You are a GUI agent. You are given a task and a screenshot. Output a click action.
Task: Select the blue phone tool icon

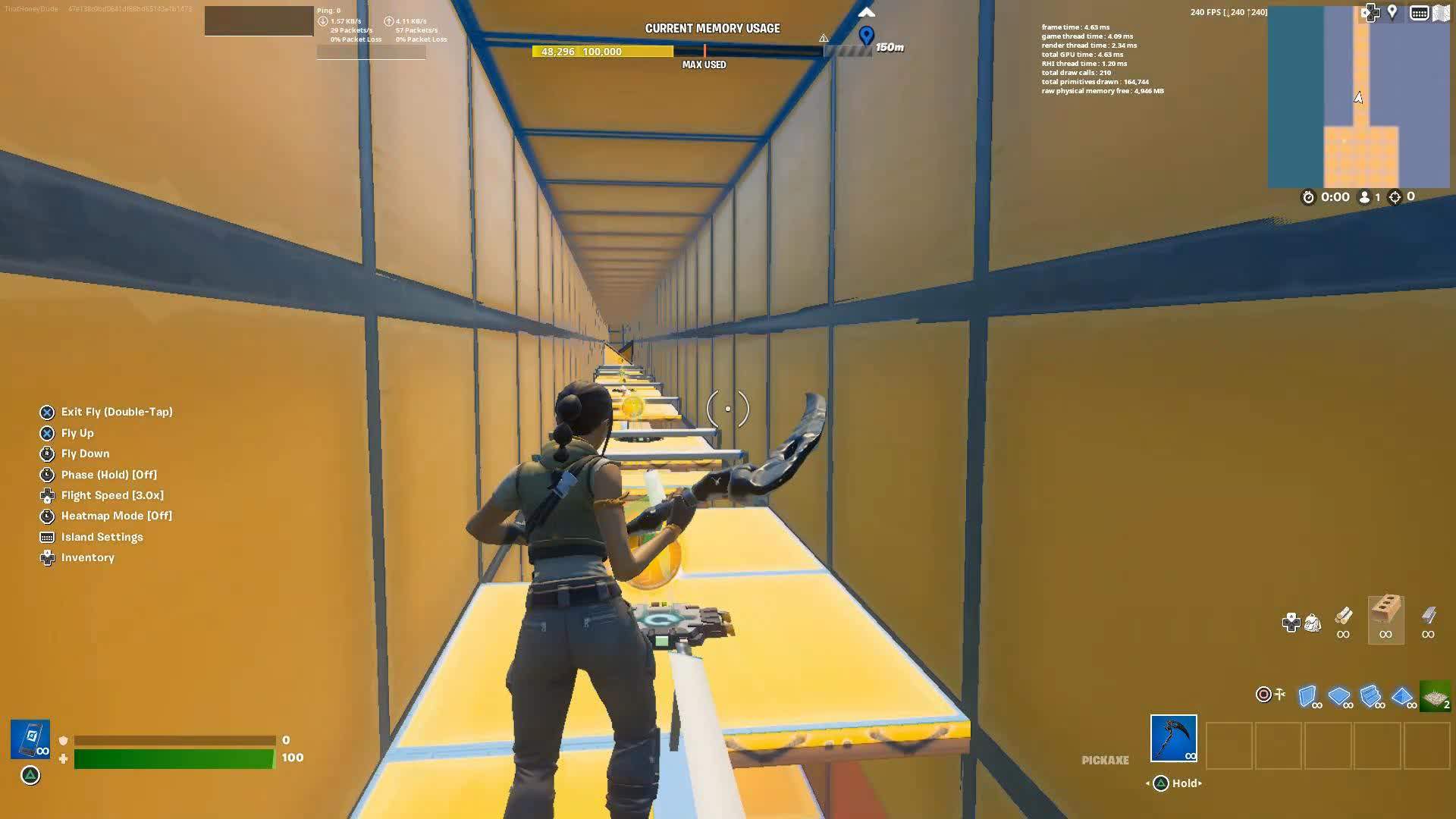tap(30, 739)
